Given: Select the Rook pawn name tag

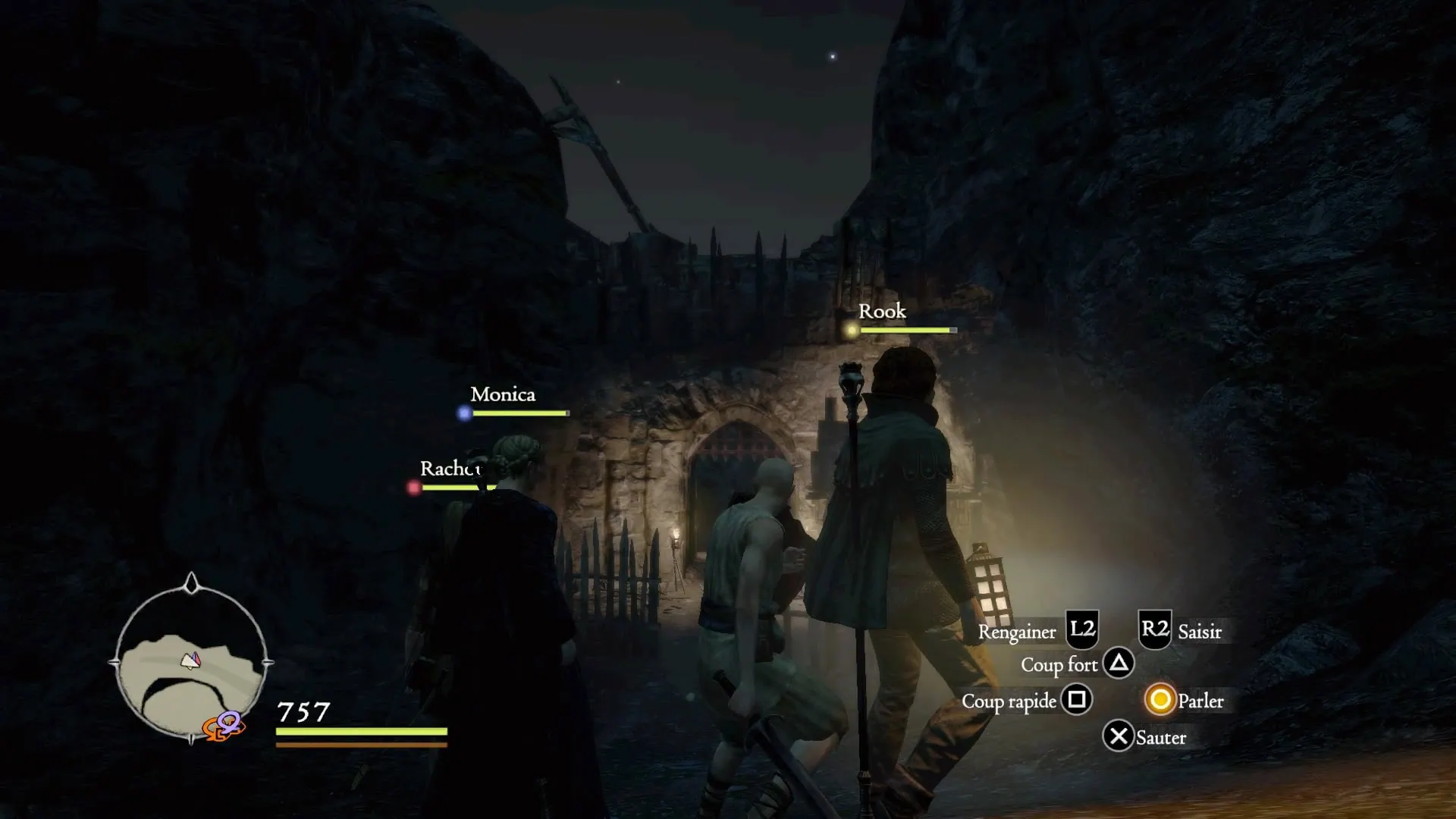Looking at the screenshot, I should 882,312.
